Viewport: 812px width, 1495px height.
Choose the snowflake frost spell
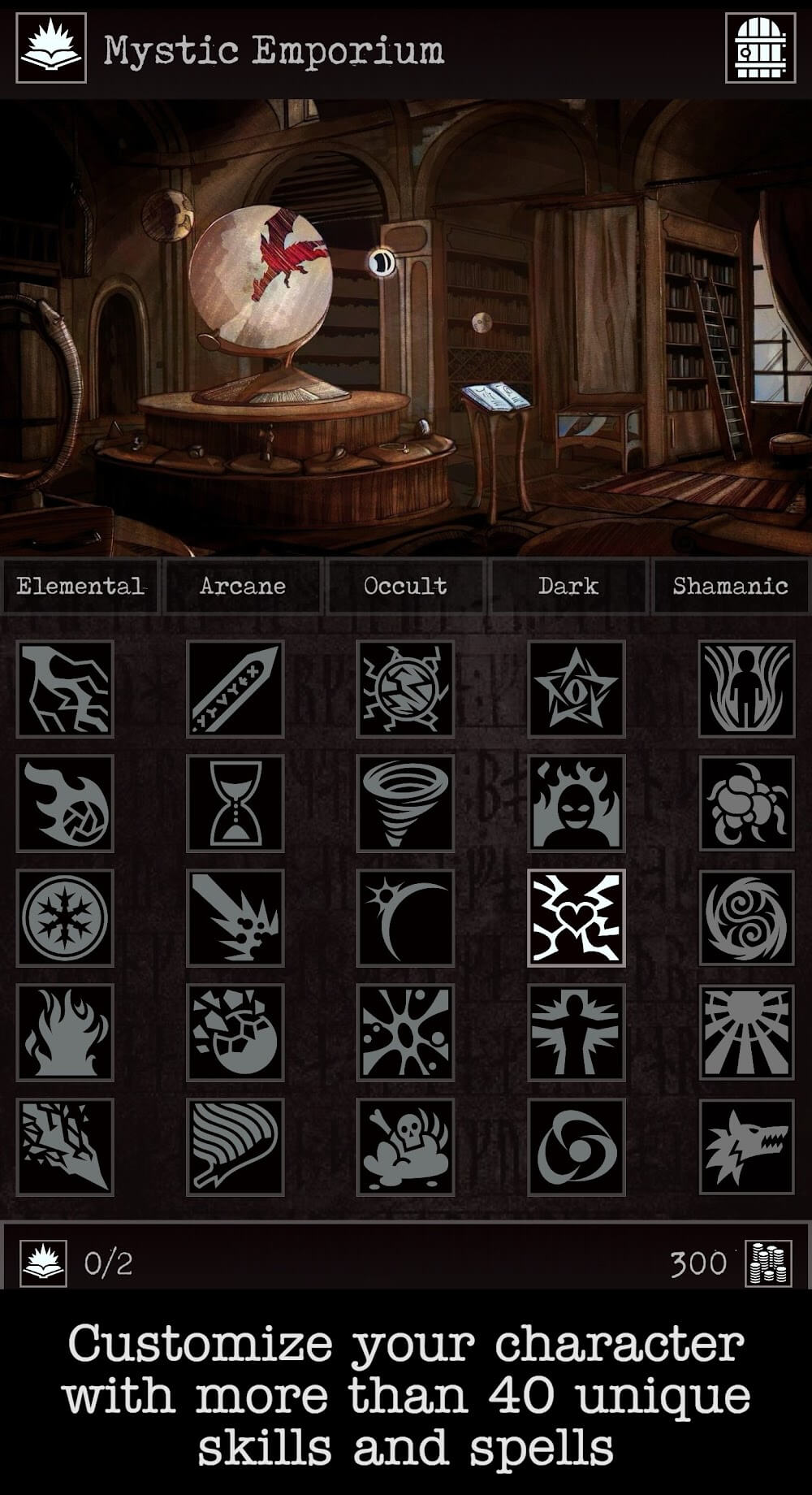pos(65,918)
